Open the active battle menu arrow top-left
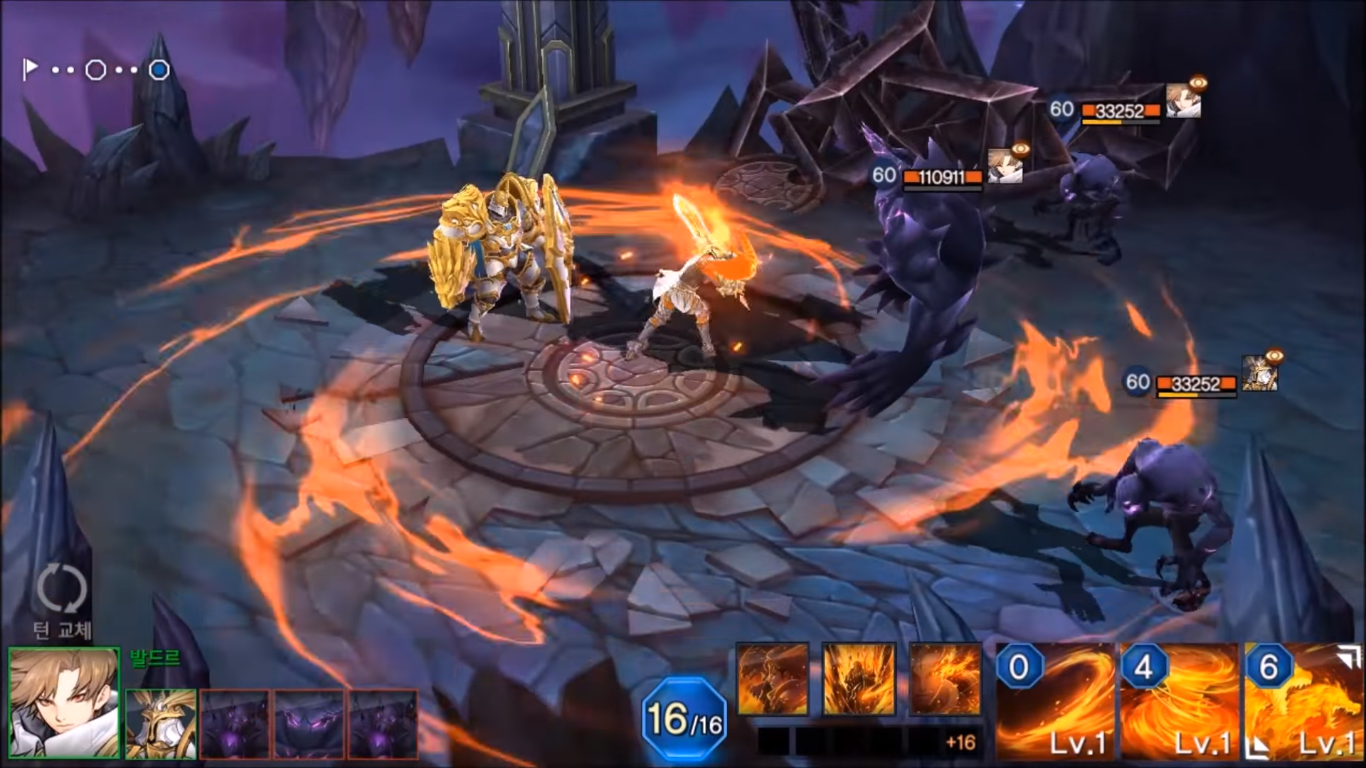Viewport: 1366px width, 768px height. pos(28,66)
